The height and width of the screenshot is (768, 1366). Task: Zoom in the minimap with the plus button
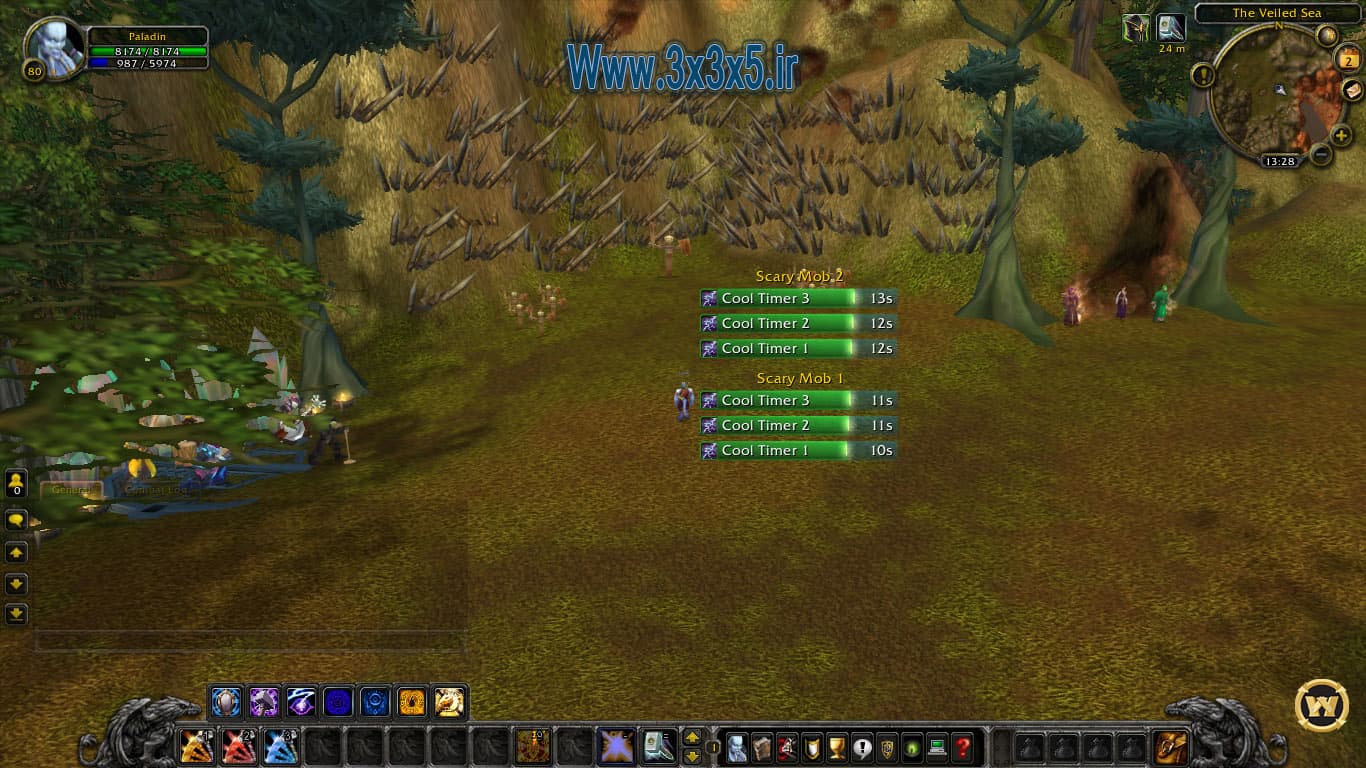(1340, 136)
